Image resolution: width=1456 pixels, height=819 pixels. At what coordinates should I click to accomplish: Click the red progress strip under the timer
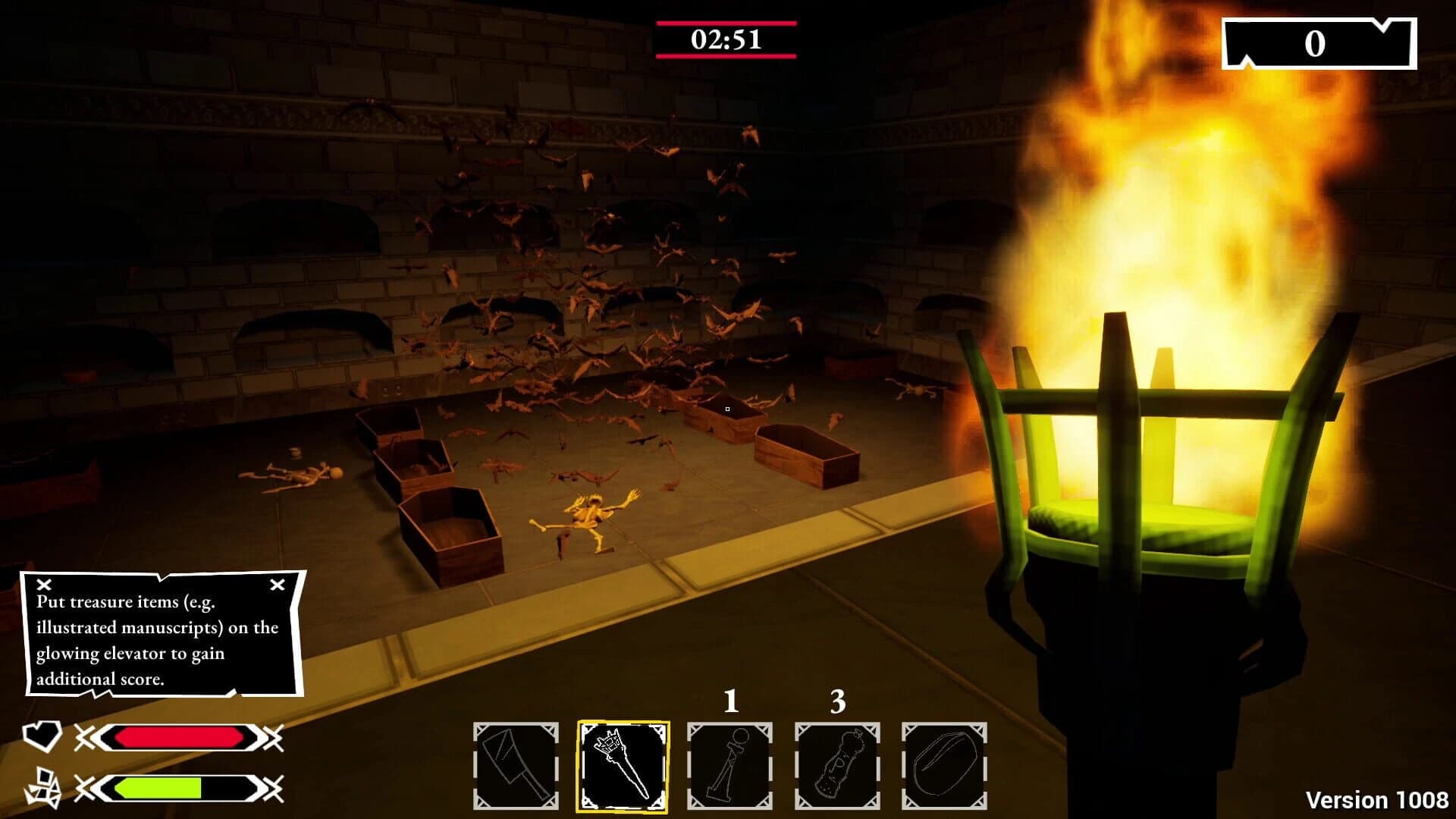pyautogui.click(x=726, y=57)
